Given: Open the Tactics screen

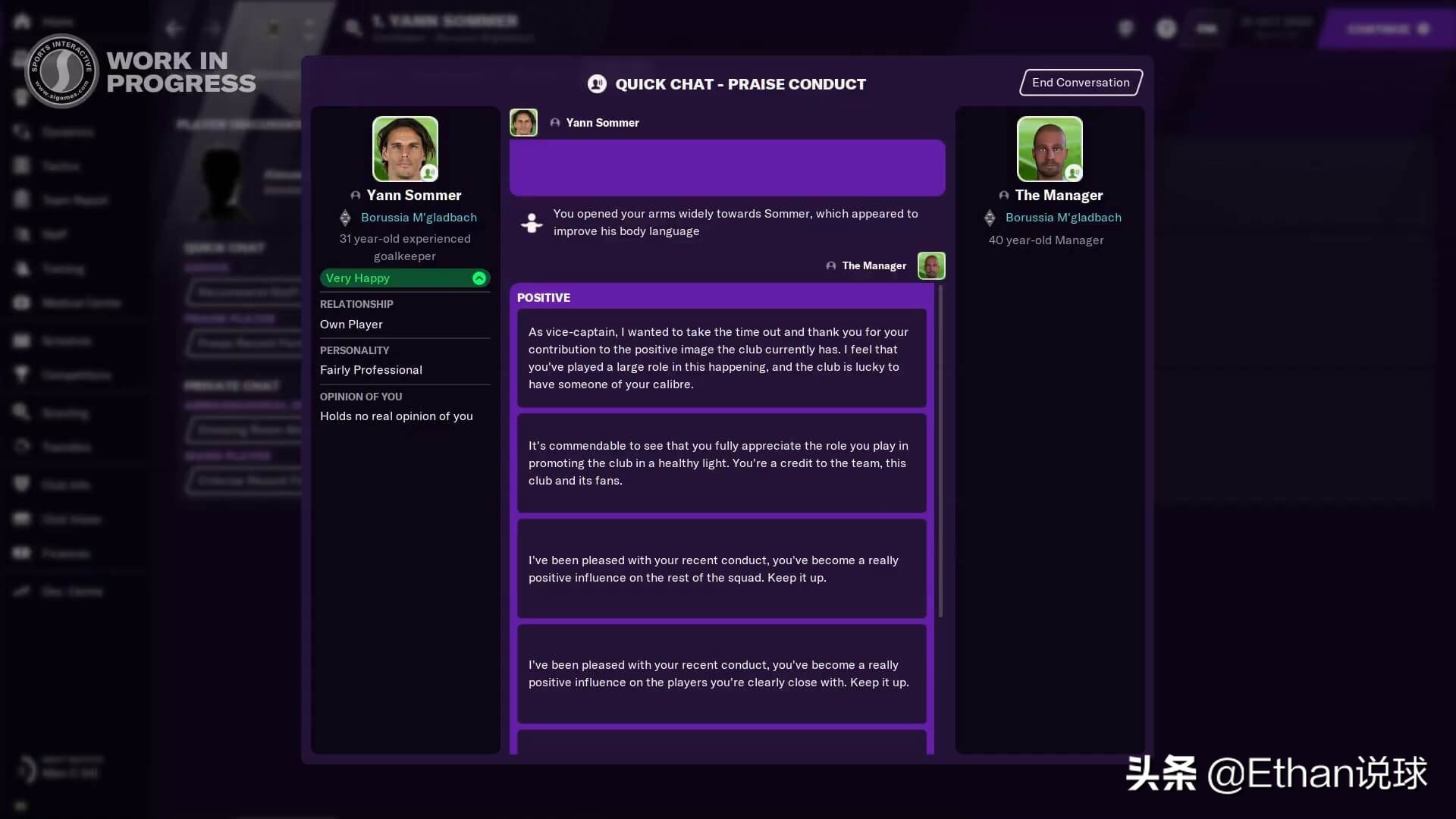Looking at the screenshot, I should [59, 166].
